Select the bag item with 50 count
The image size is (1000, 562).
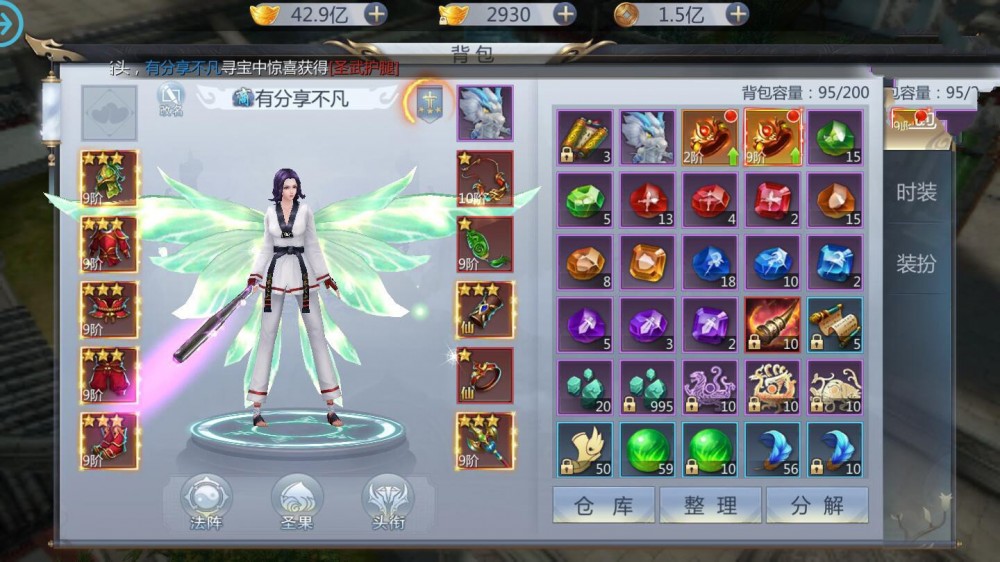(585, 450)
